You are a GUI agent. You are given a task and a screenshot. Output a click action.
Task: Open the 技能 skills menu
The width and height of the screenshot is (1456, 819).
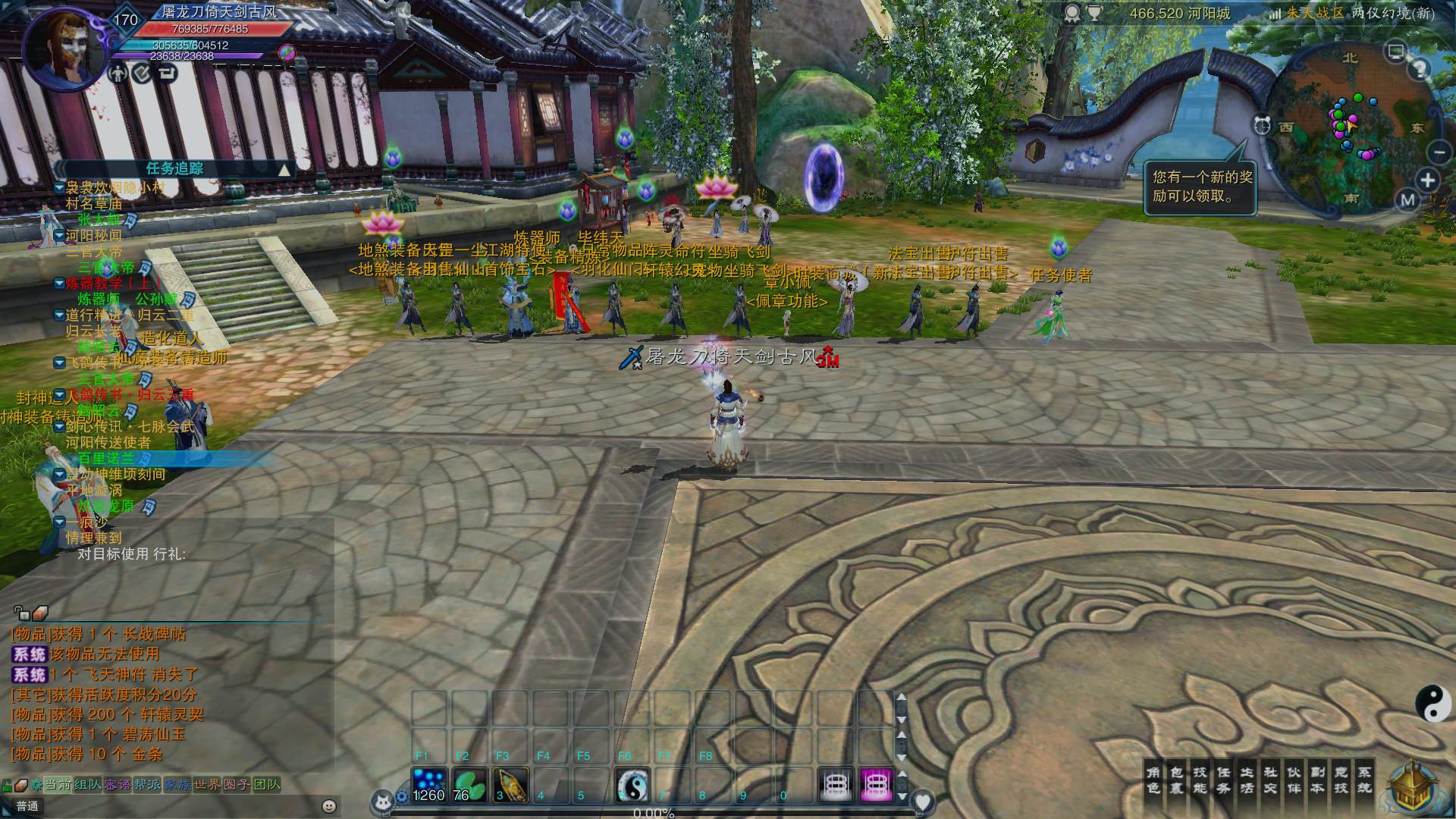pos(1200,780)
